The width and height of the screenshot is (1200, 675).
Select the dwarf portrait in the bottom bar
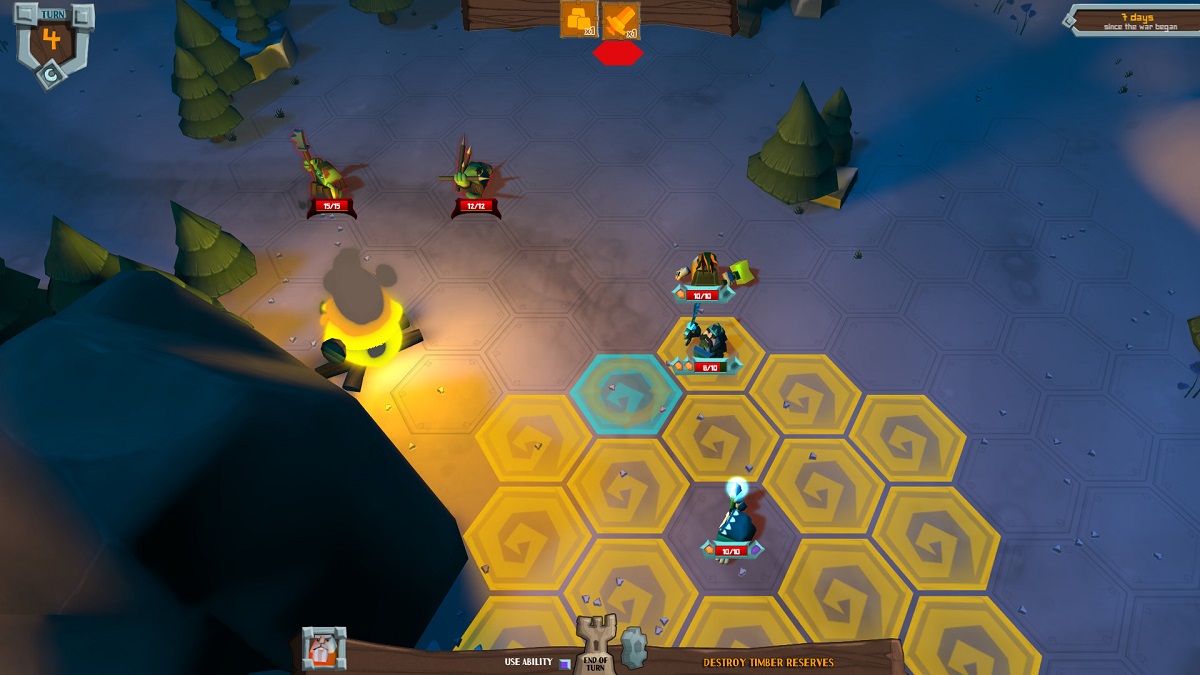(324, 648)
